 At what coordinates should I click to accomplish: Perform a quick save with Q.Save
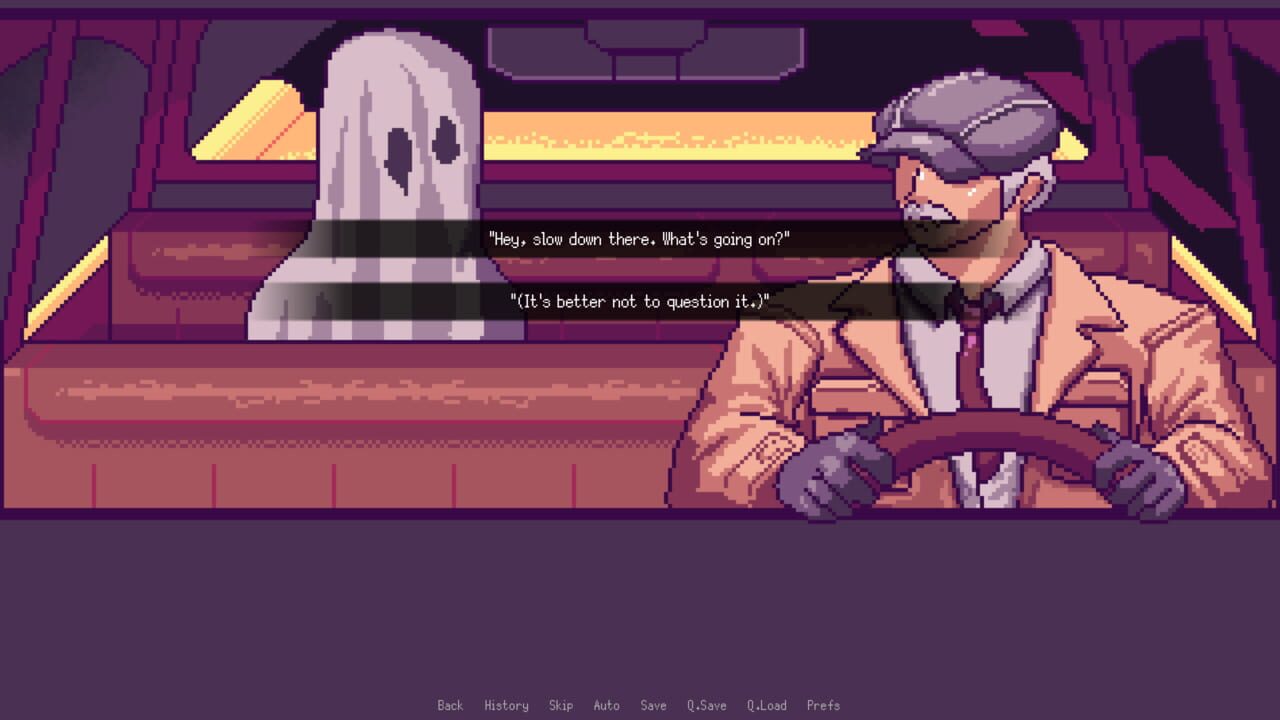707,705
